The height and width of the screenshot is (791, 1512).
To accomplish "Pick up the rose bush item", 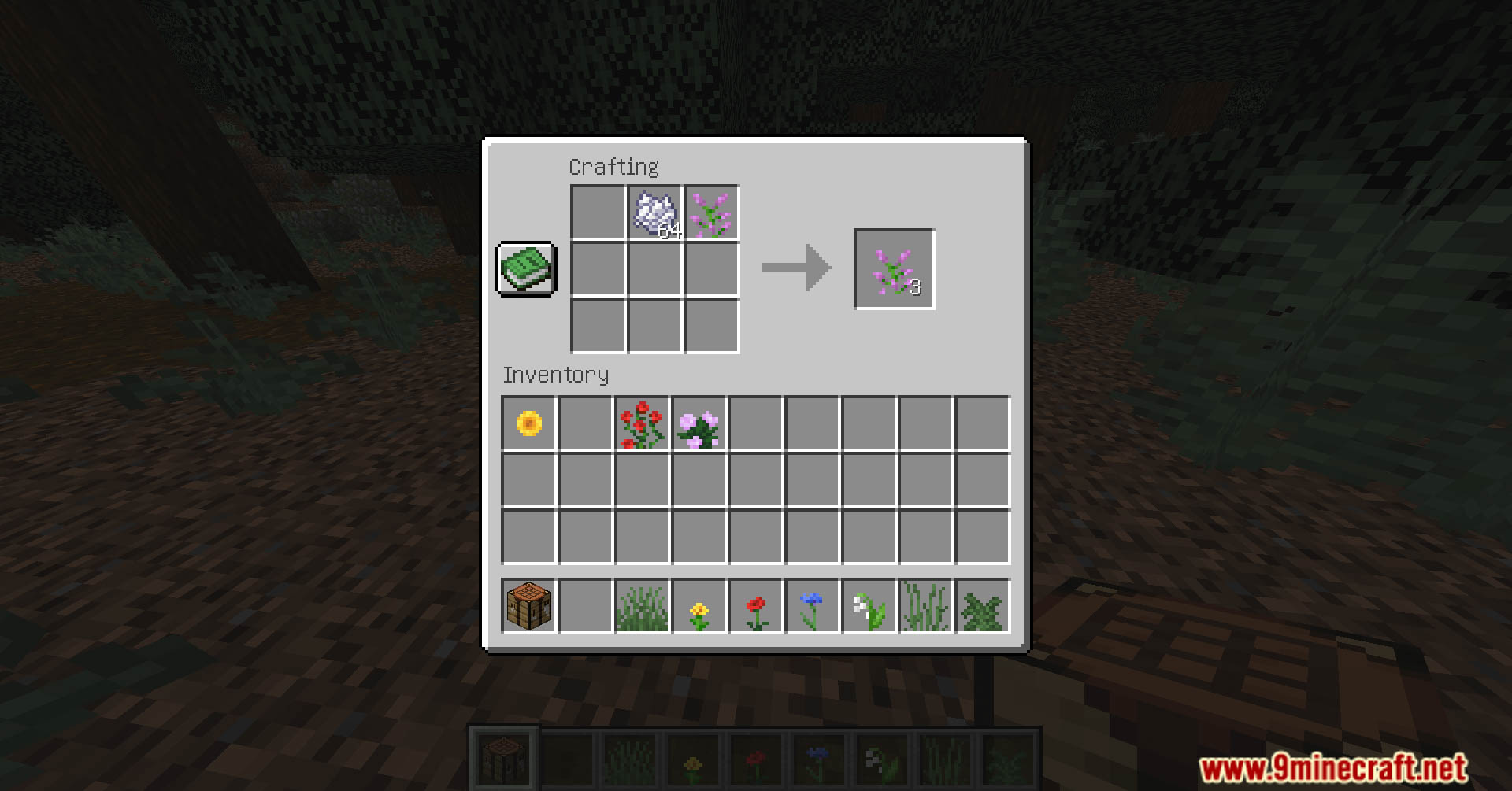I will point(643,423).
